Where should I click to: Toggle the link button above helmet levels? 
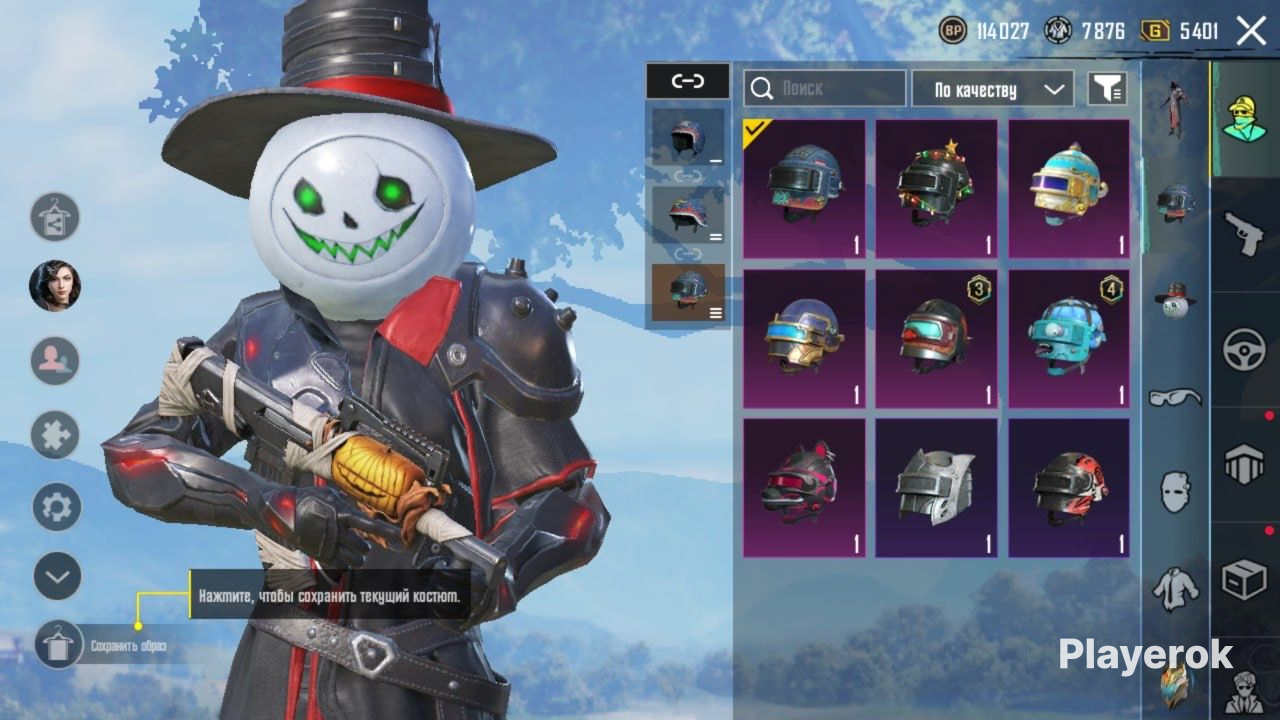click(687, 81)
